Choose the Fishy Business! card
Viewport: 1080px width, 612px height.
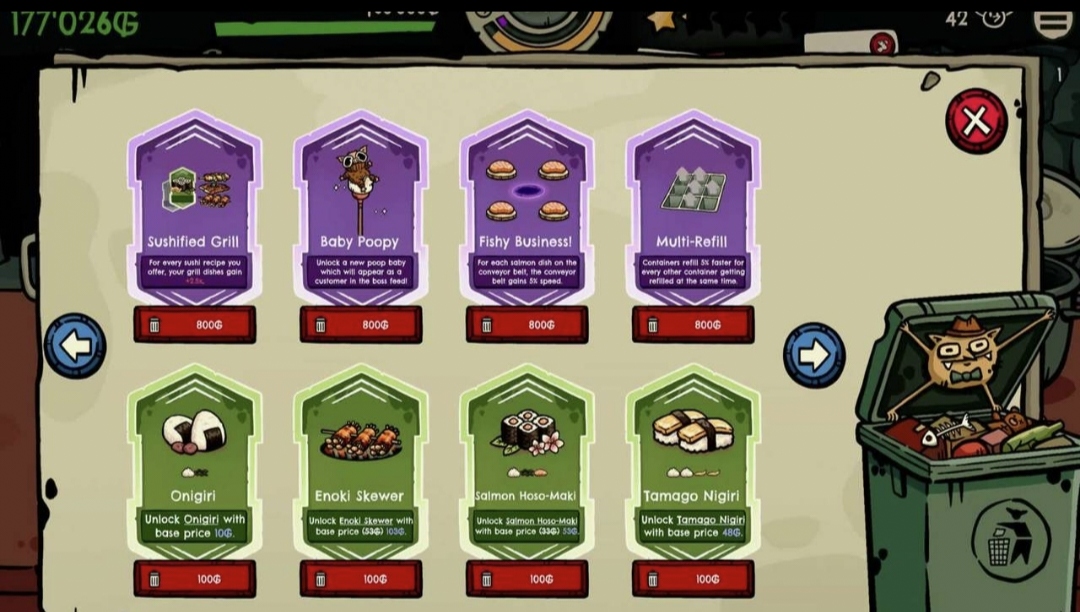(x=526, y=208)
